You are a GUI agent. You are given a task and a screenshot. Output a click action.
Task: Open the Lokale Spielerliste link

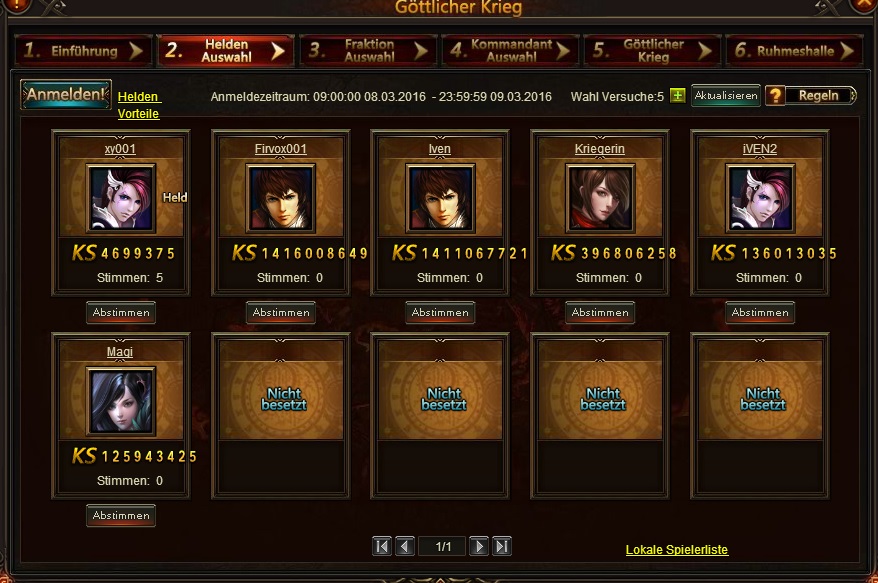(x=677, y=550)
